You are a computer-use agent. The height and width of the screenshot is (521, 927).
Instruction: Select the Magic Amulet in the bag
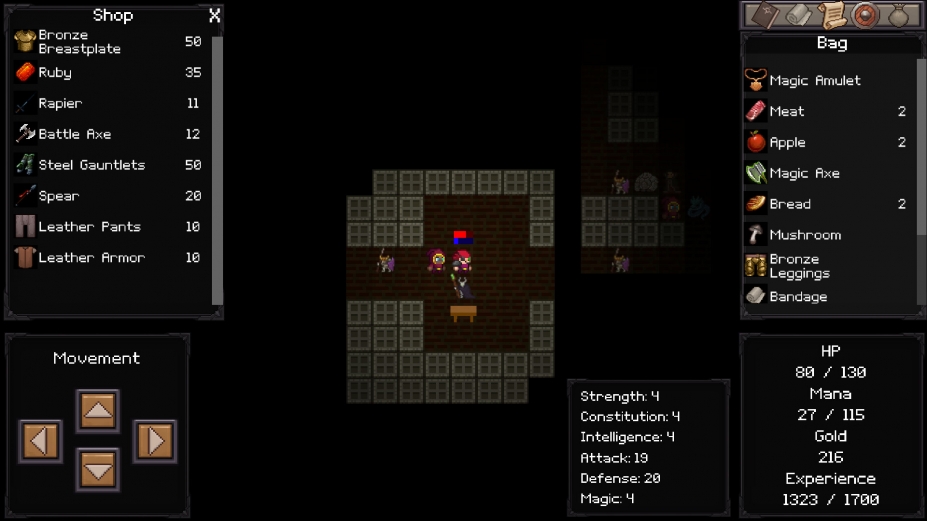814,81
